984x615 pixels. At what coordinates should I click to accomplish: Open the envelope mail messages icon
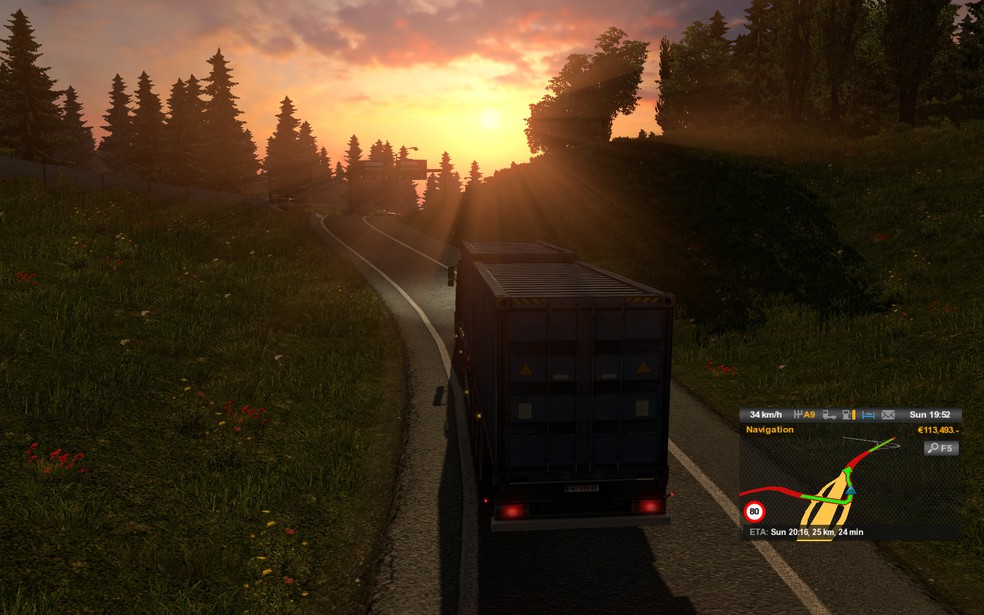click(x=888, y=415)
